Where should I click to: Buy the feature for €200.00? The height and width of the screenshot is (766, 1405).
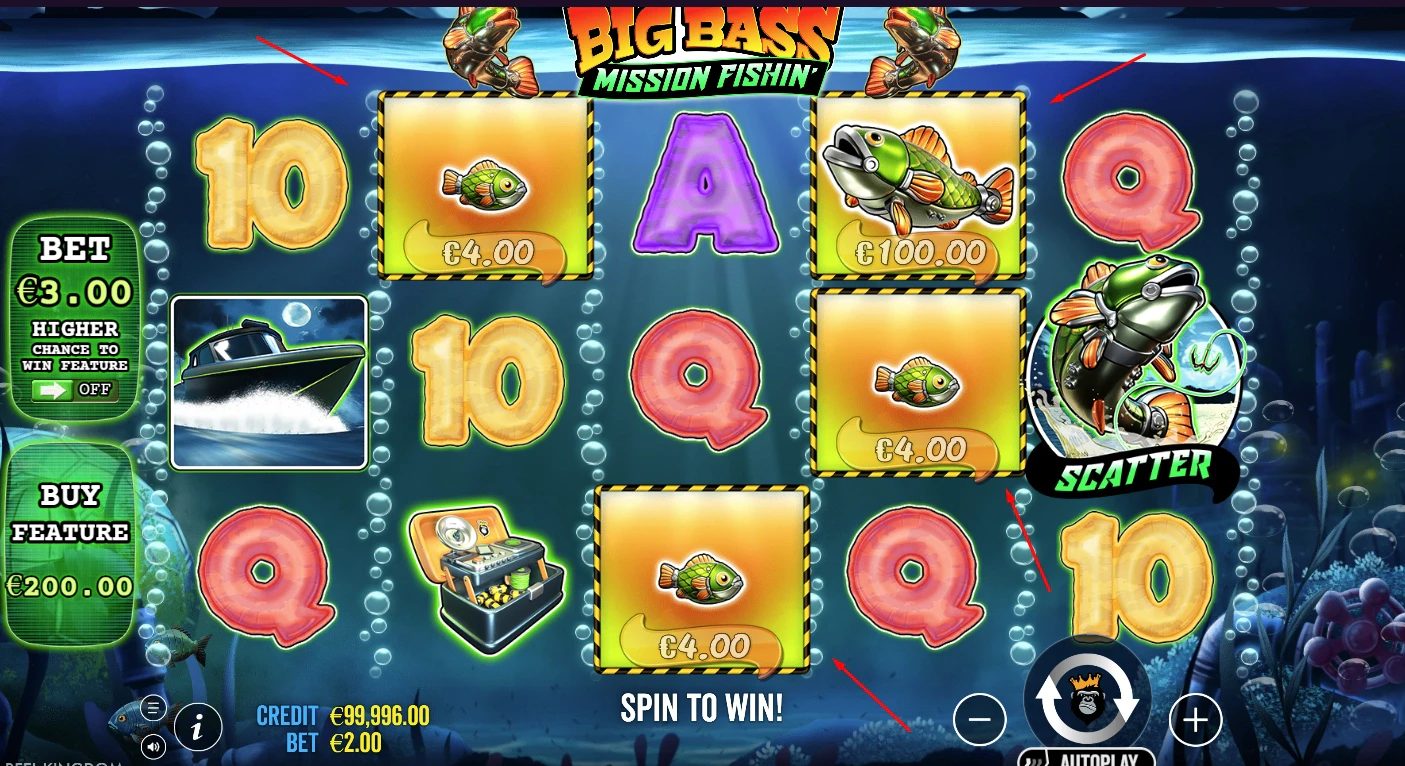coord(70,541)
